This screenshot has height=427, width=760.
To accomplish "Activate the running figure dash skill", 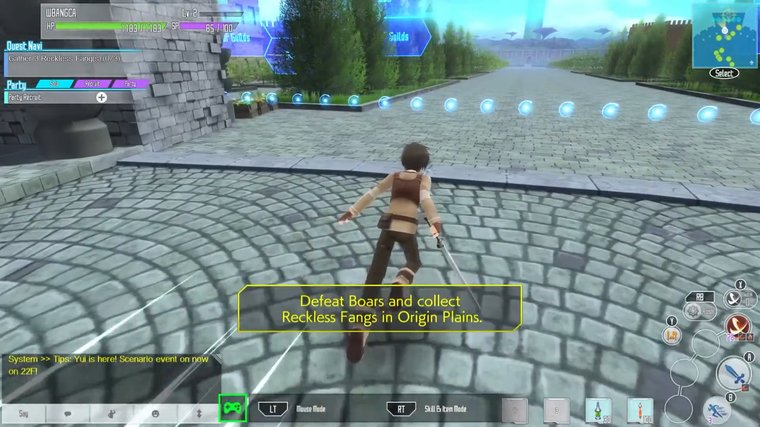I will (717, 409).
